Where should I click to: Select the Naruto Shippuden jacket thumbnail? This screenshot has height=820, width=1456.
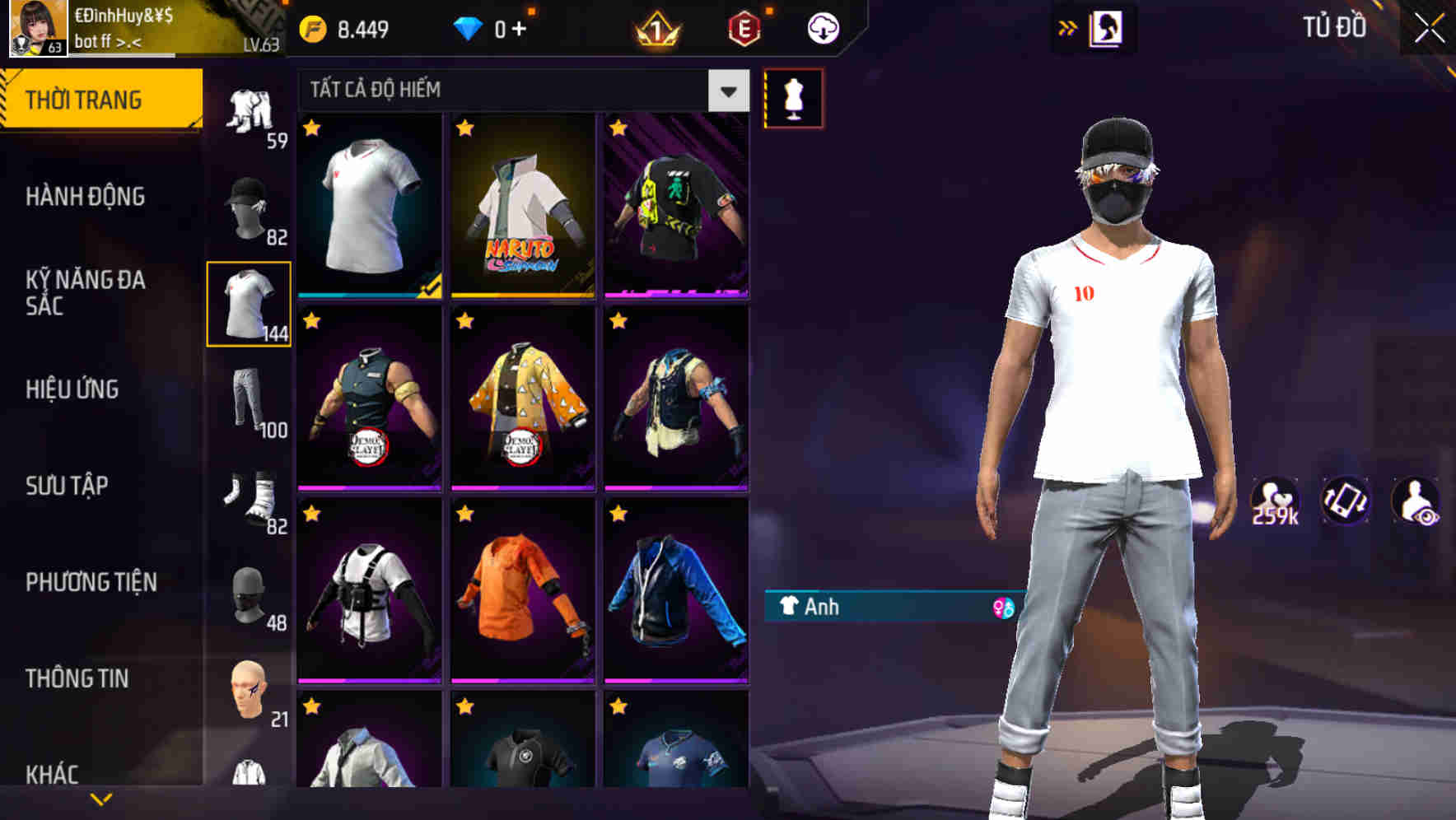[x=522, y=206]
